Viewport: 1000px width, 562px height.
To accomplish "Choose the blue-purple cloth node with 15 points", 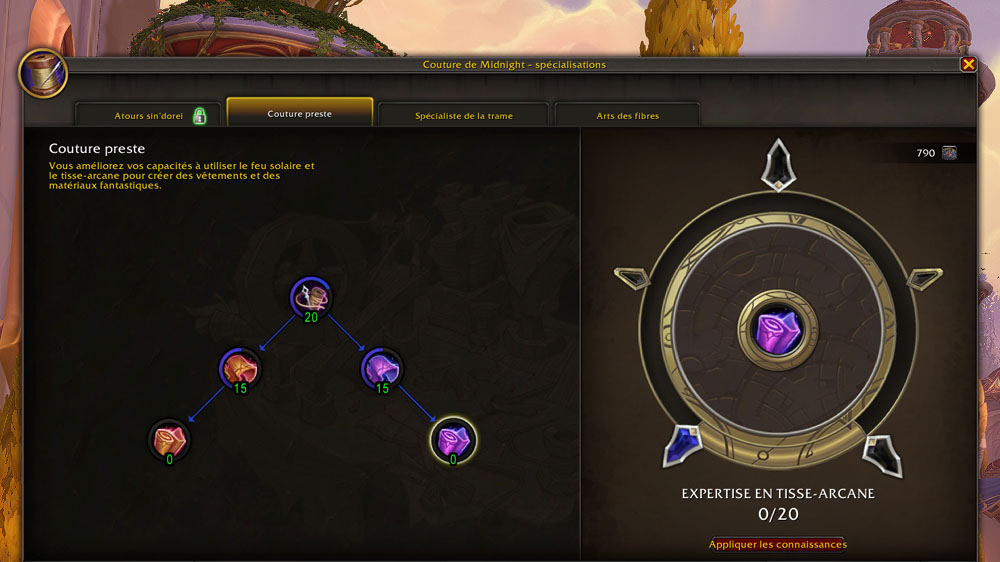I will point(381,368).
